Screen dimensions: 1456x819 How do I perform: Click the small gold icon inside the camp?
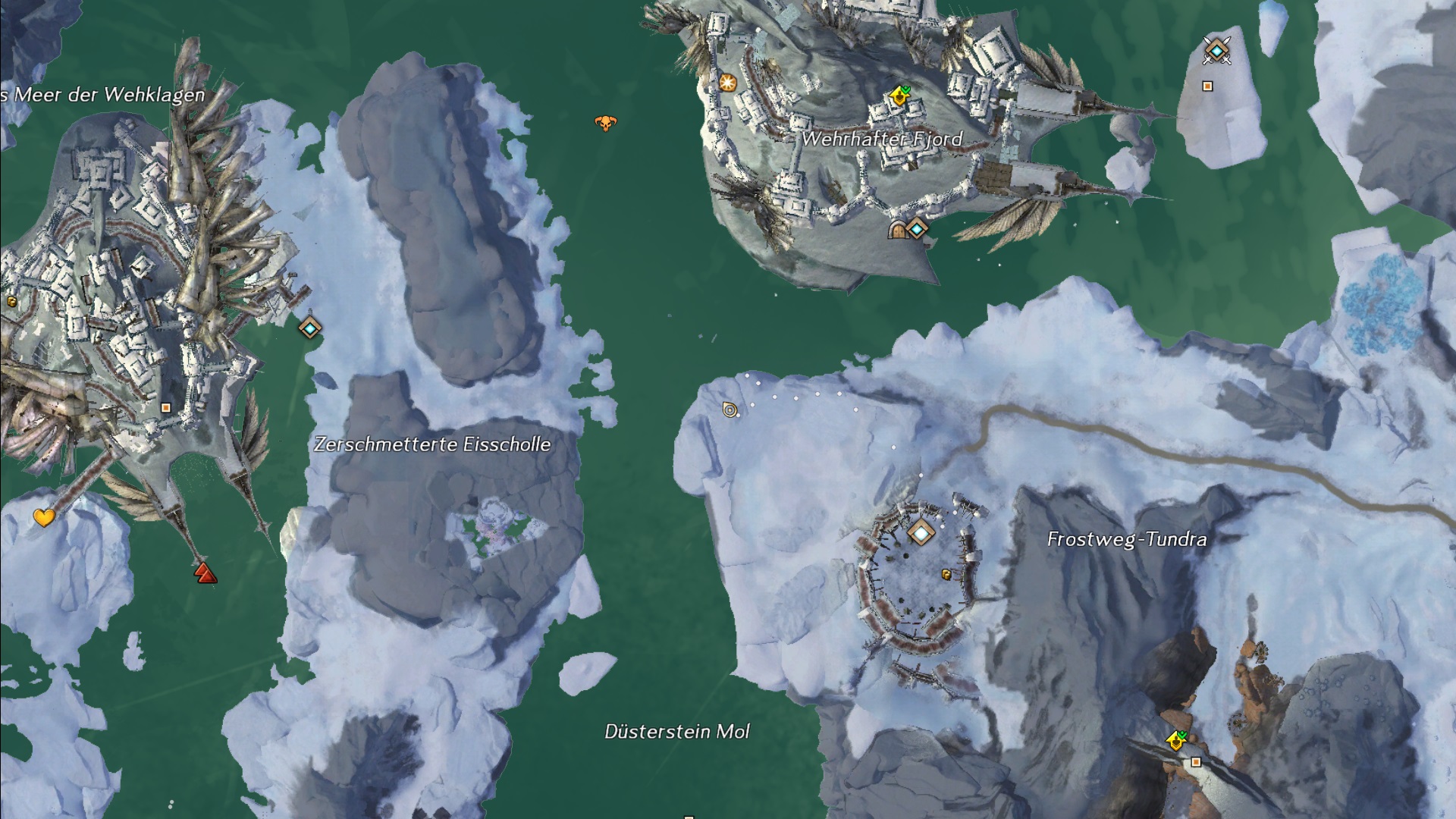tap(946, 575)
